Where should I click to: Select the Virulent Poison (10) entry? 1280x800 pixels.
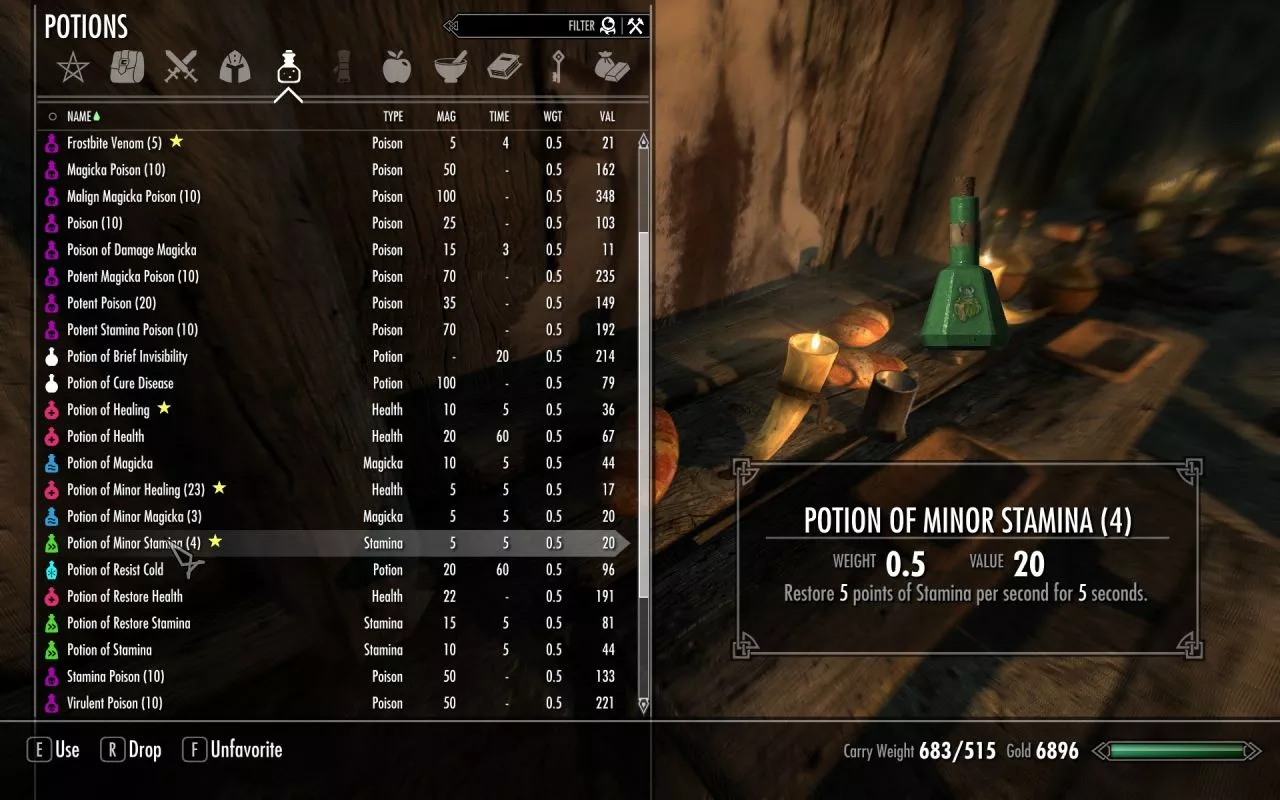click(x=114, y=703)
